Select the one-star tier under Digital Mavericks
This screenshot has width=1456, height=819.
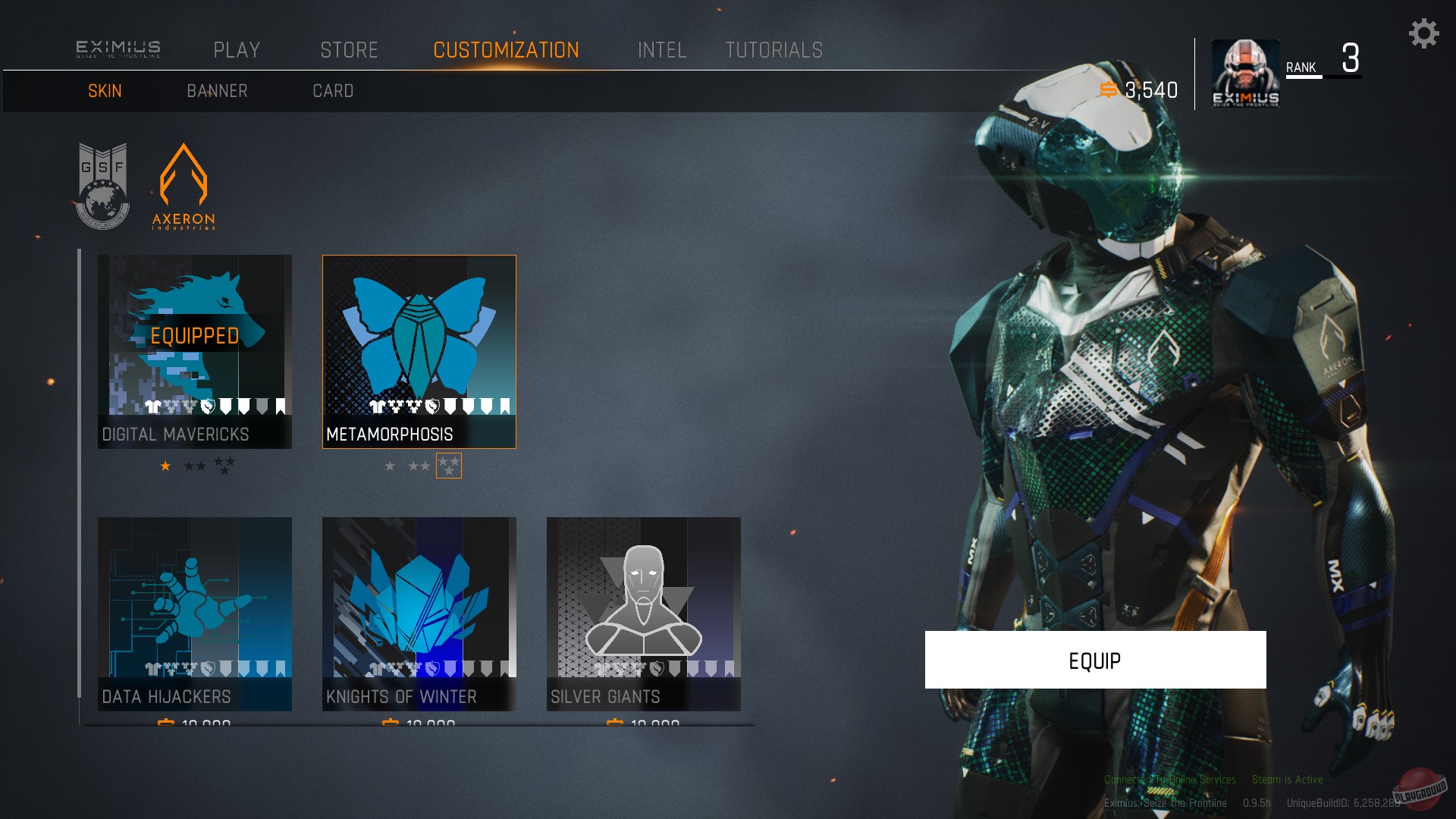[165, 466]
